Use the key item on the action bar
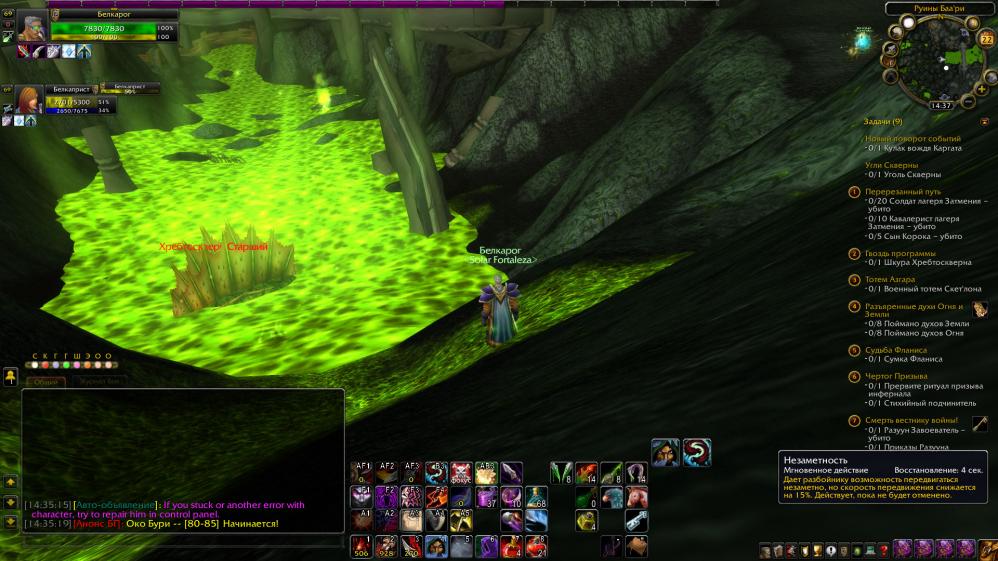 [x=636, y=521]
